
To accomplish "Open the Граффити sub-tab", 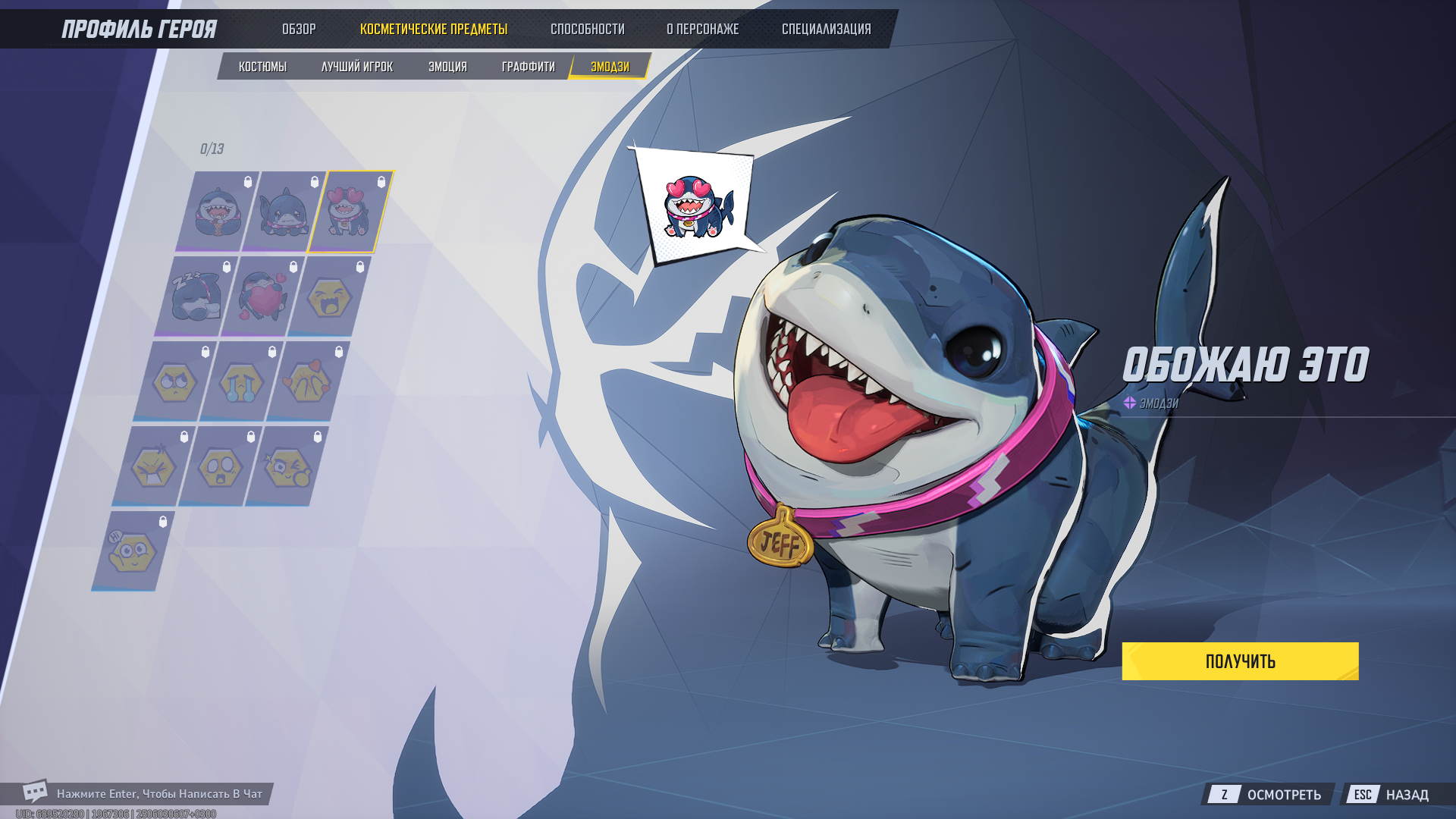I will 528,67.
